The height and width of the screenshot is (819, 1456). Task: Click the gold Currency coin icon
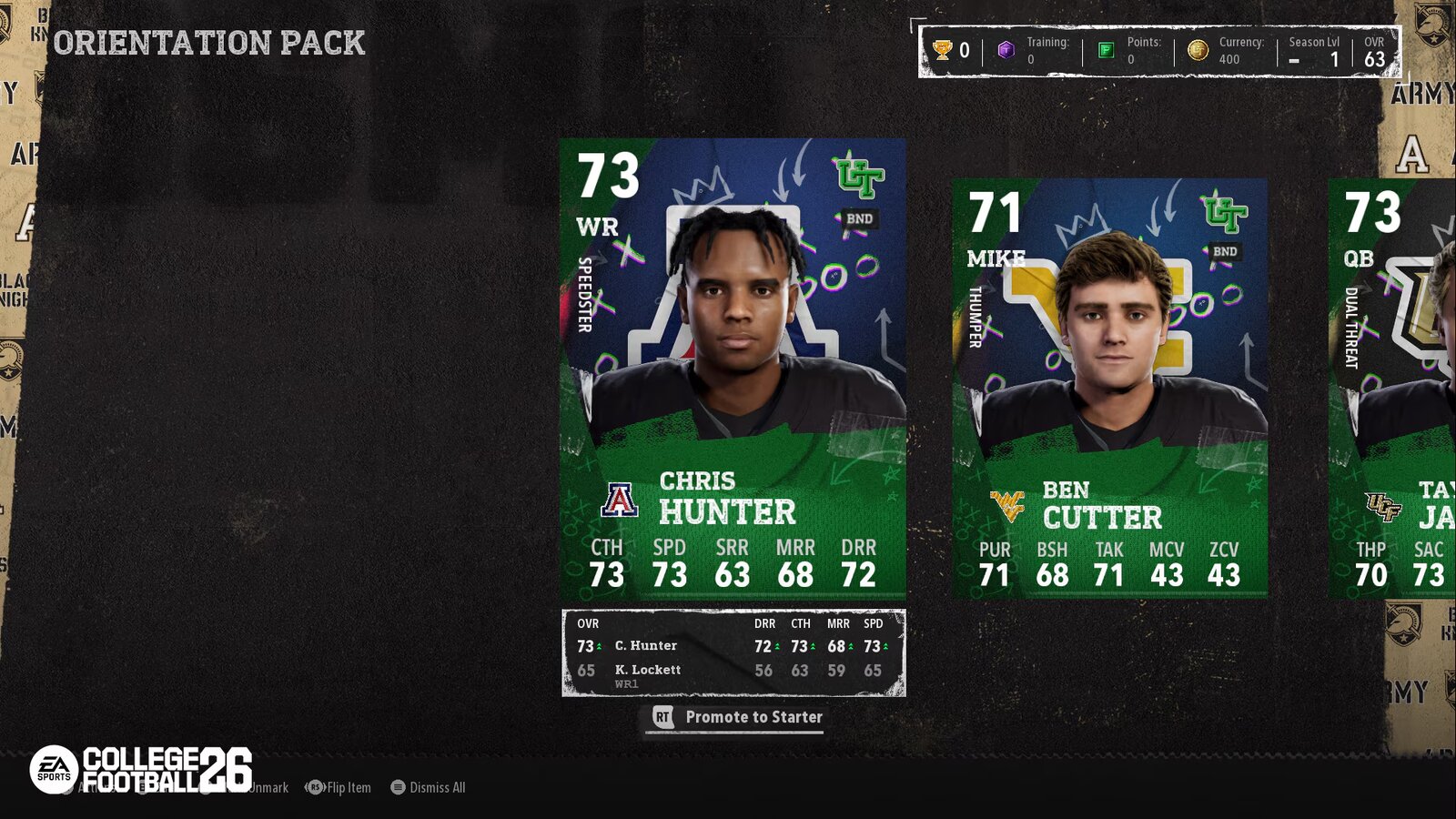tap(1198, 50)
